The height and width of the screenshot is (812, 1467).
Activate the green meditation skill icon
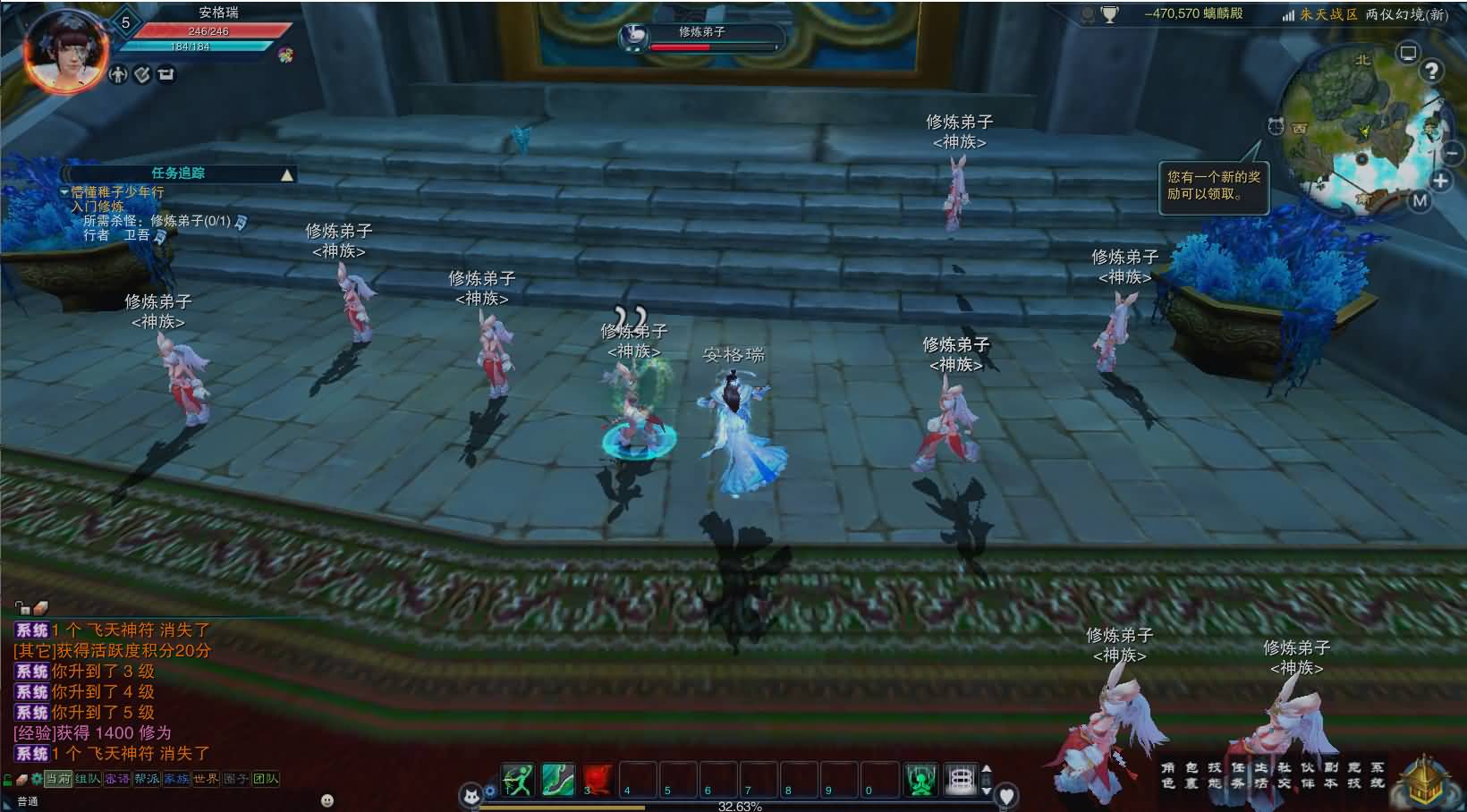[x=920, y=781]
